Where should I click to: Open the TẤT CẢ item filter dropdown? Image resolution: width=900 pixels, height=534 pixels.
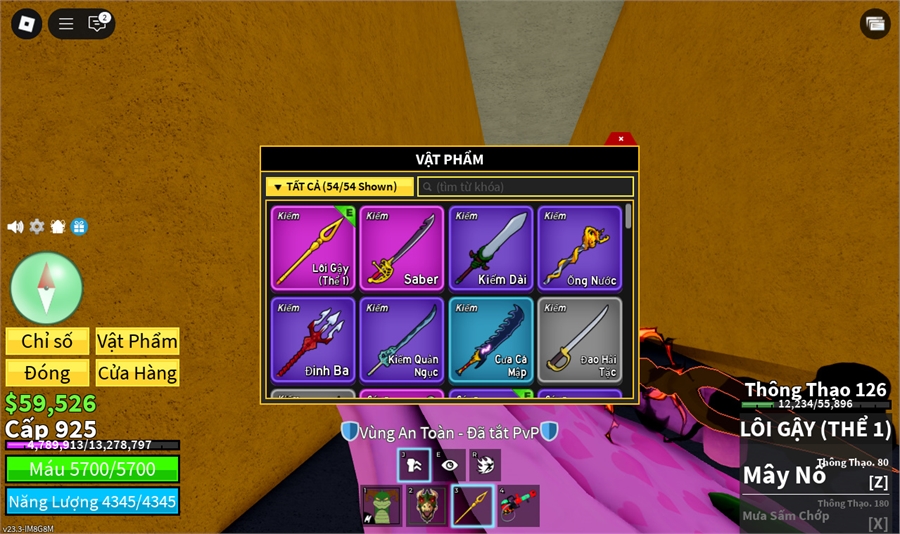coord(339,187)
